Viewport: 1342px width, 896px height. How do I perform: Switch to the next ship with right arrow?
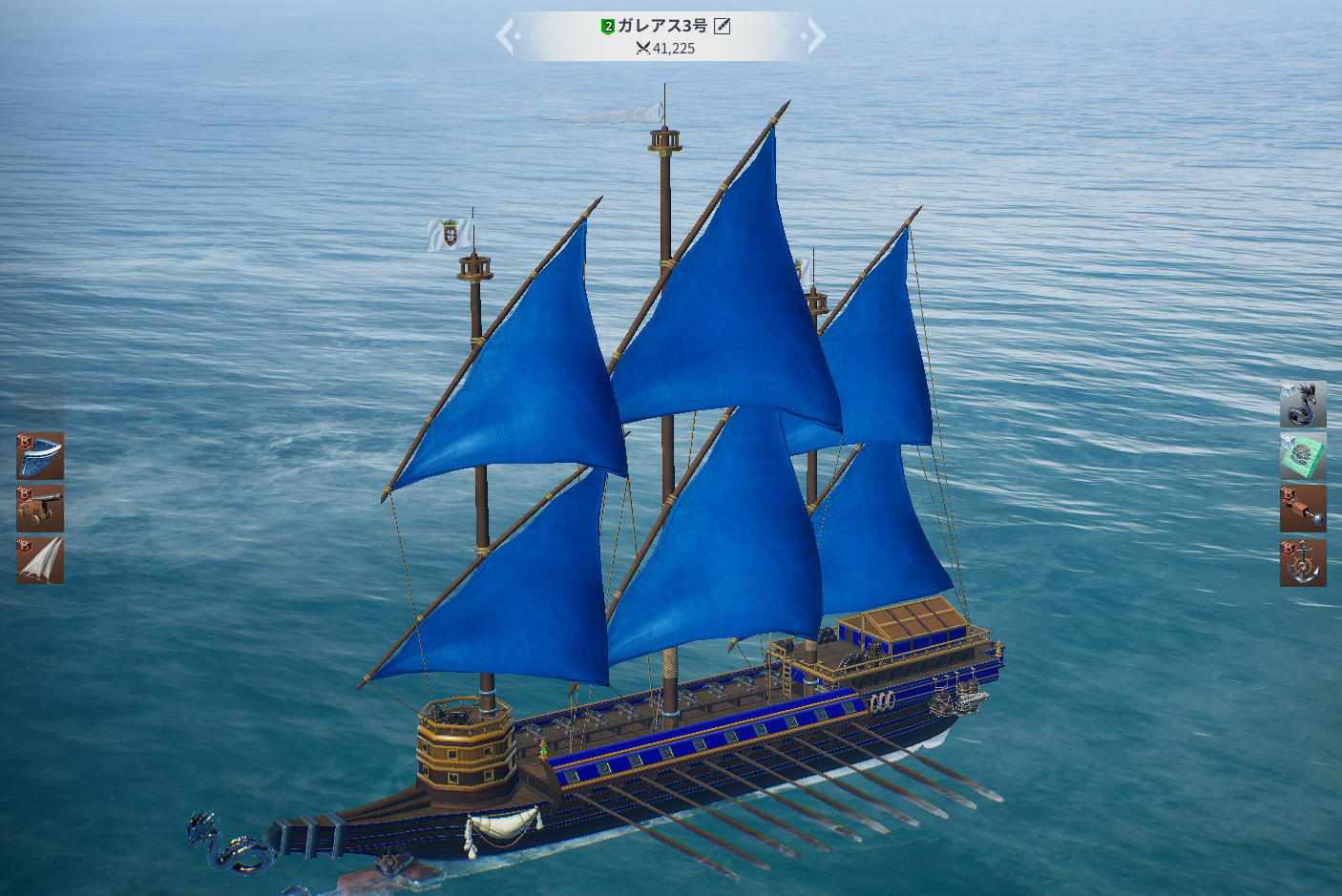[814, 36]
